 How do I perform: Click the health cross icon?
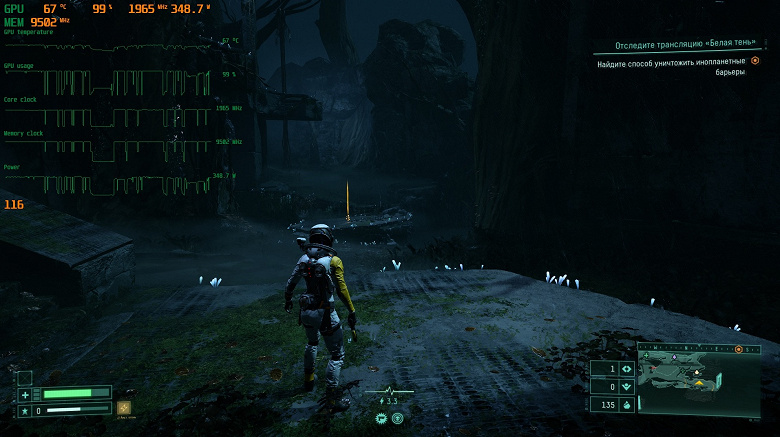tap(25, 394)
